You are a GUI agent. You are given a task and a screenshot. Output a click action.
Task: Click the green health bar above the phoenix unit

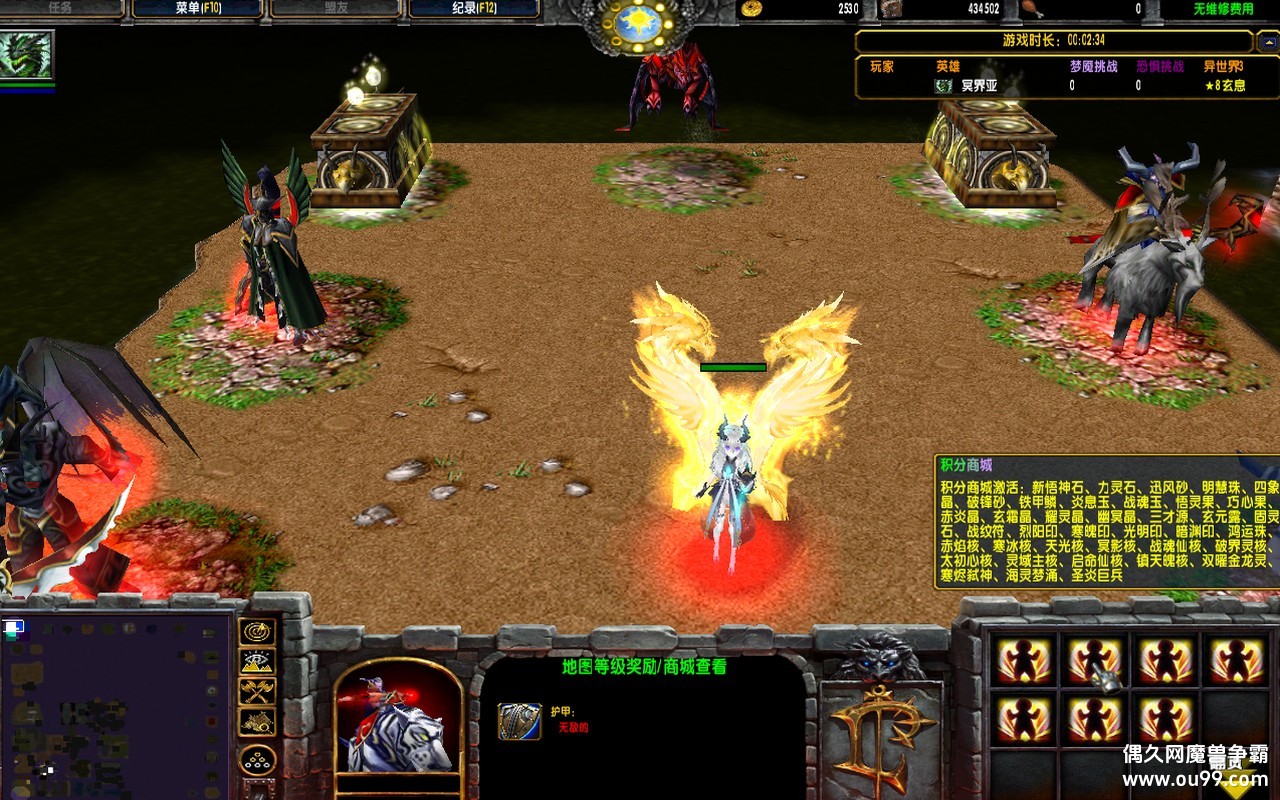tap(735, 368)
